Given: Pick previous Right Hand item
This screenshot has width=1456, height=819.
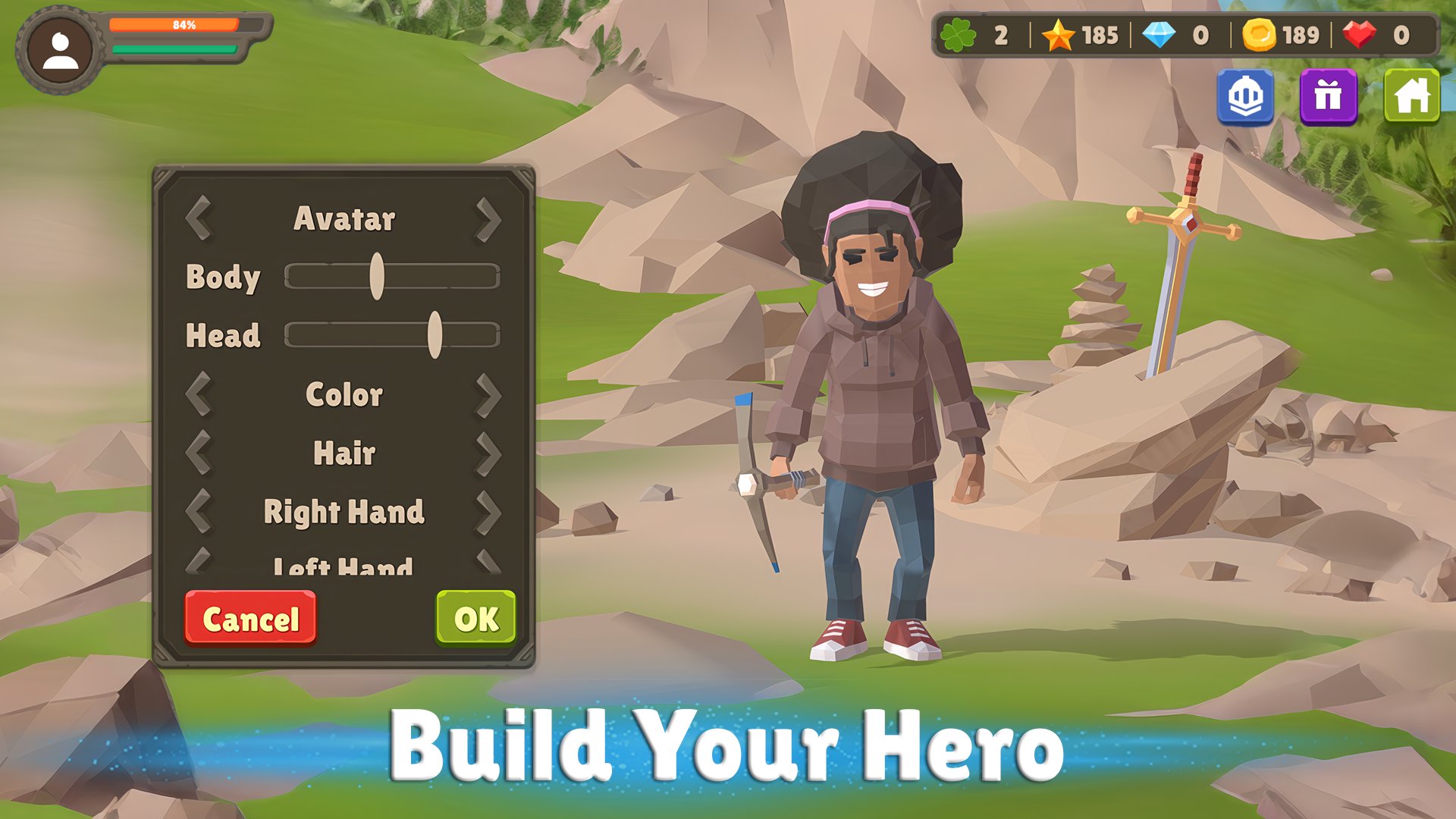Looking at the screenshot, I should click(201, 511).
